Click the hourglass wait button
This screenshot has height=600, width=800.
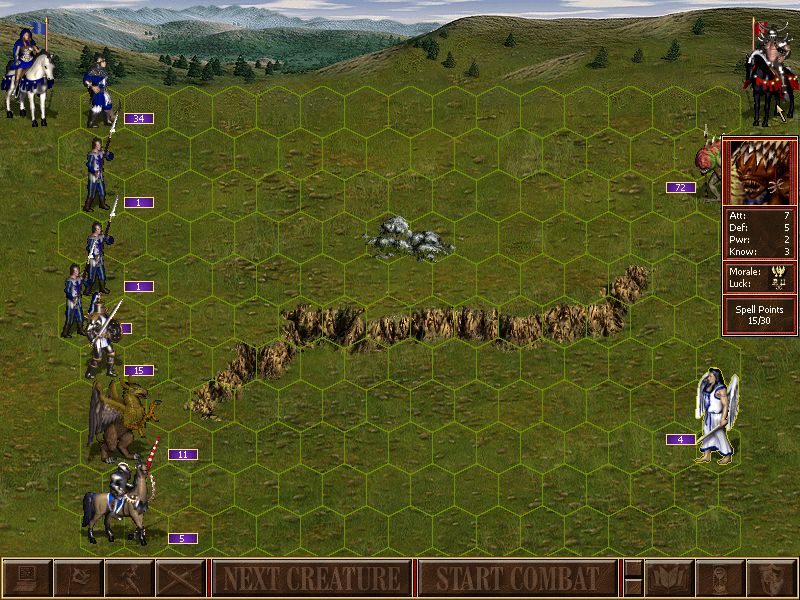pos(718,578)
